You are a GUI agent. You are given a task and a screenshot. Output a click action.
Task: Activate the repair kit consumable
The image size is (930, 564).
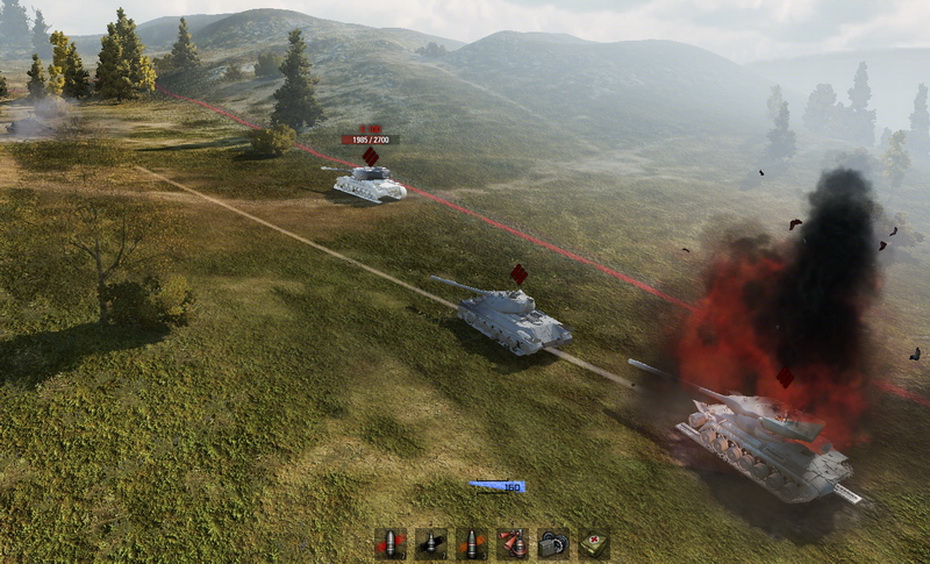point(553,543)
